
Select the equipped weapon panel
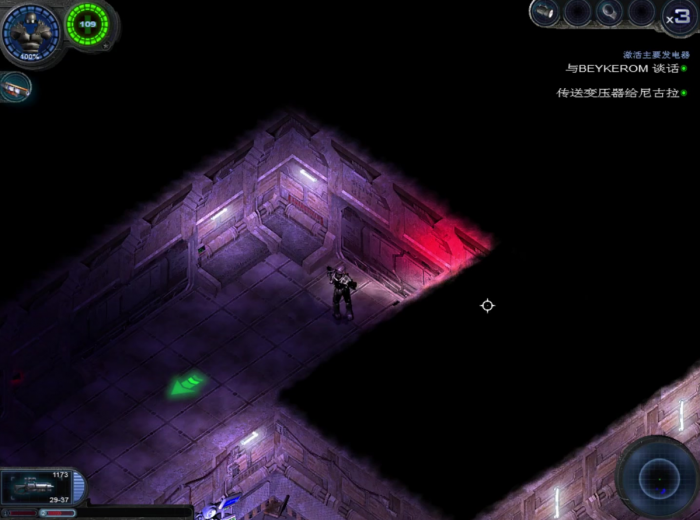coord(38,488)
